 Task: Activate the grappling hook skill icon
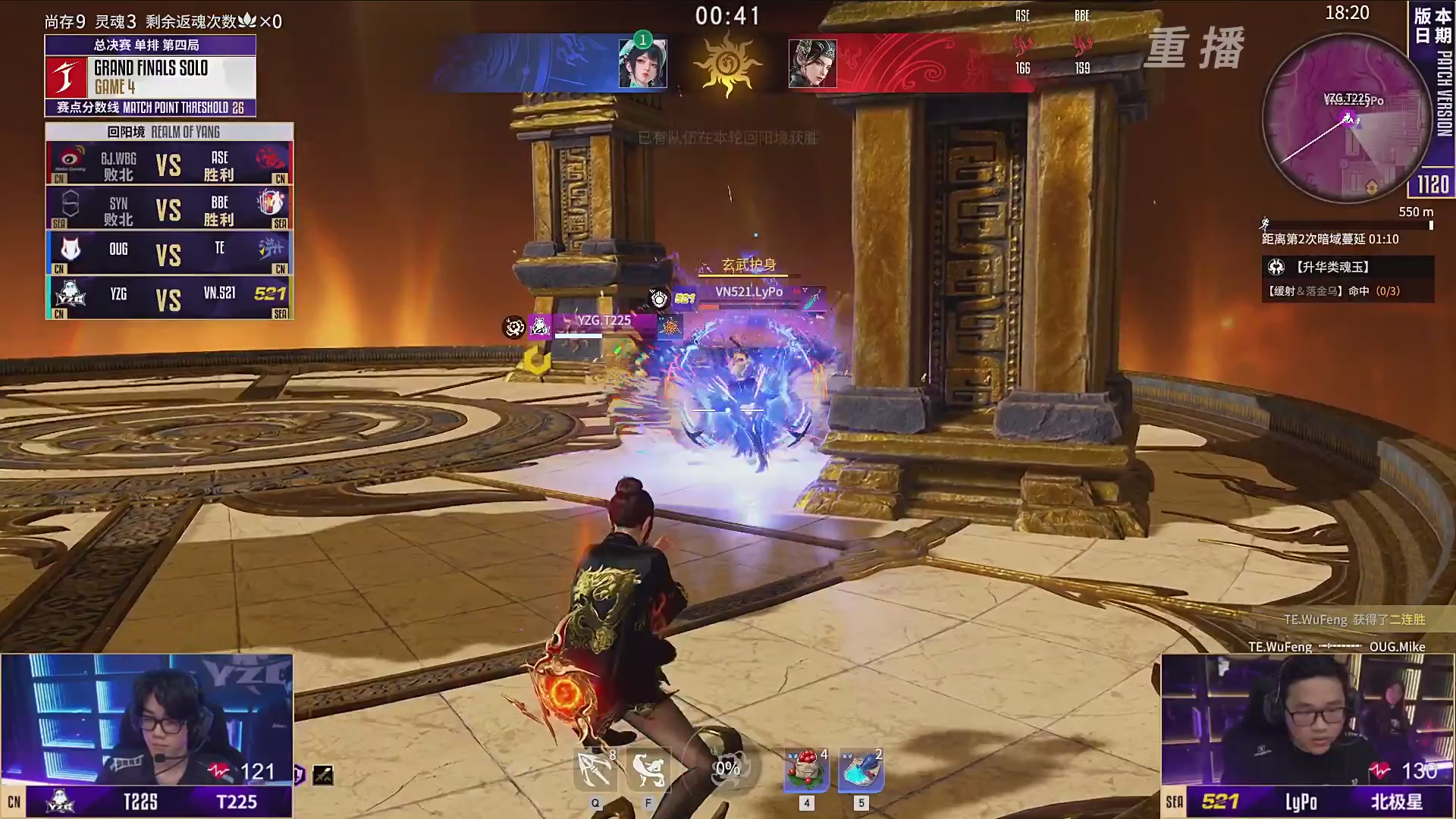[595, 770]
